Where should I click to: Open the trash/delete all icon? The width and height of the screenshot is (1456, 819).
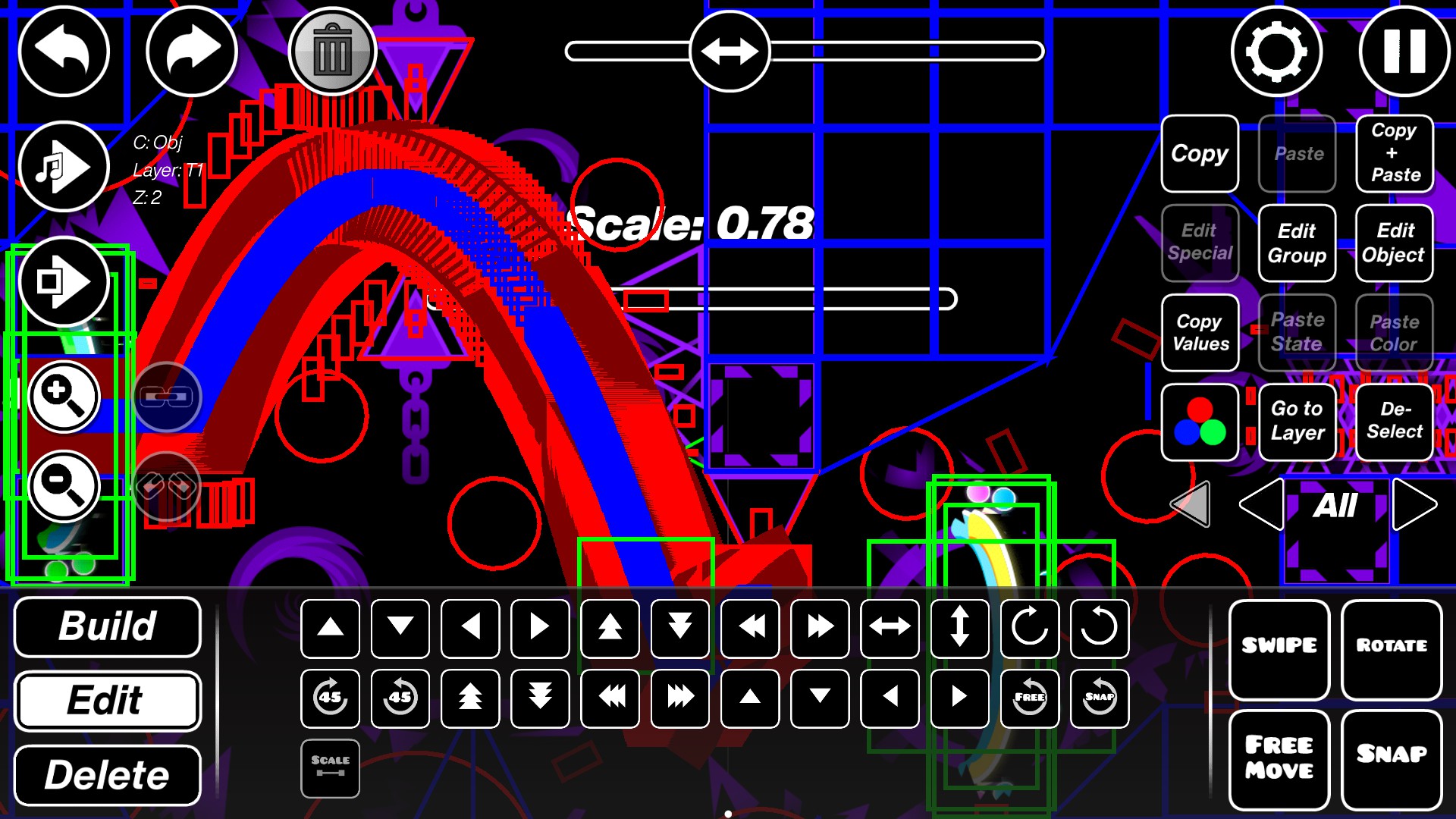point(331,49)
